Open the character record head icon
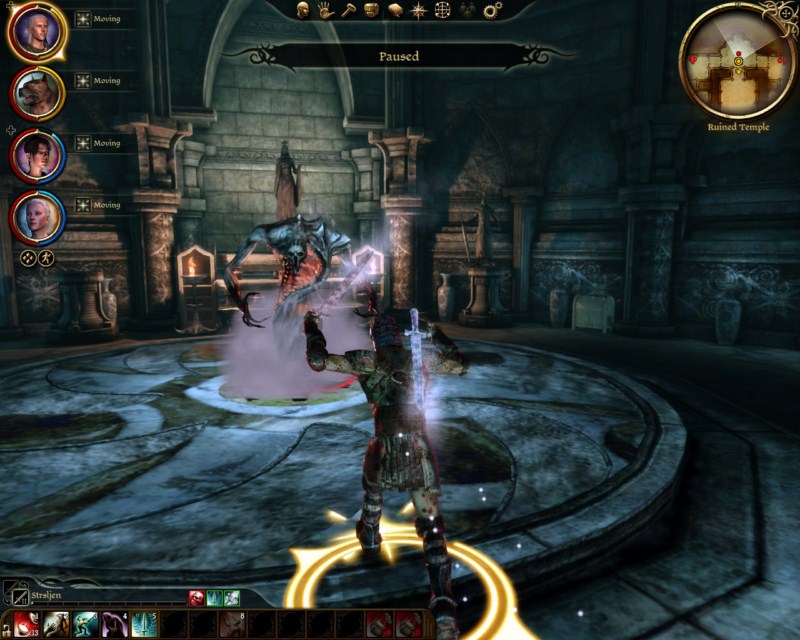This screenshot has height=640, width=800. (302, 10)
